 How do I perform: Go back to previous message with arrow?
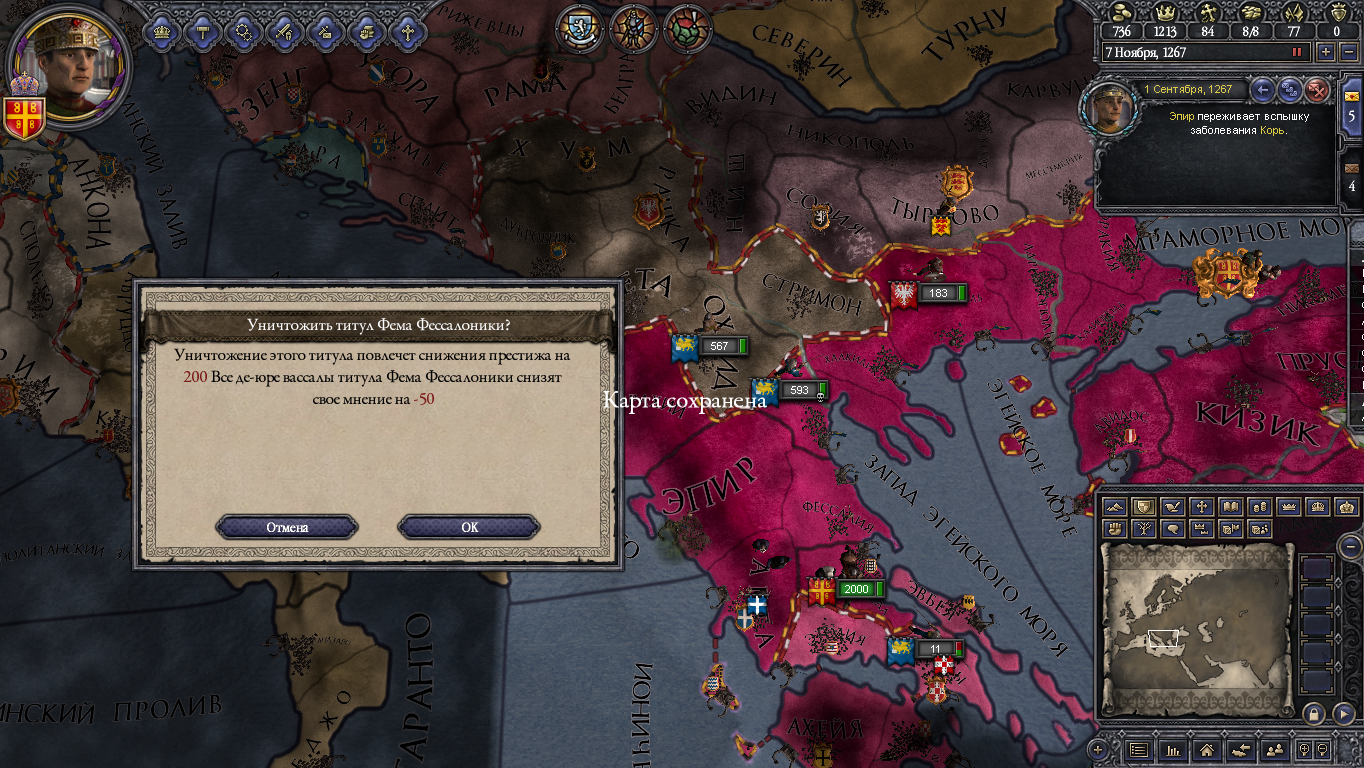pyautogui.click(x=1263, y=90)
